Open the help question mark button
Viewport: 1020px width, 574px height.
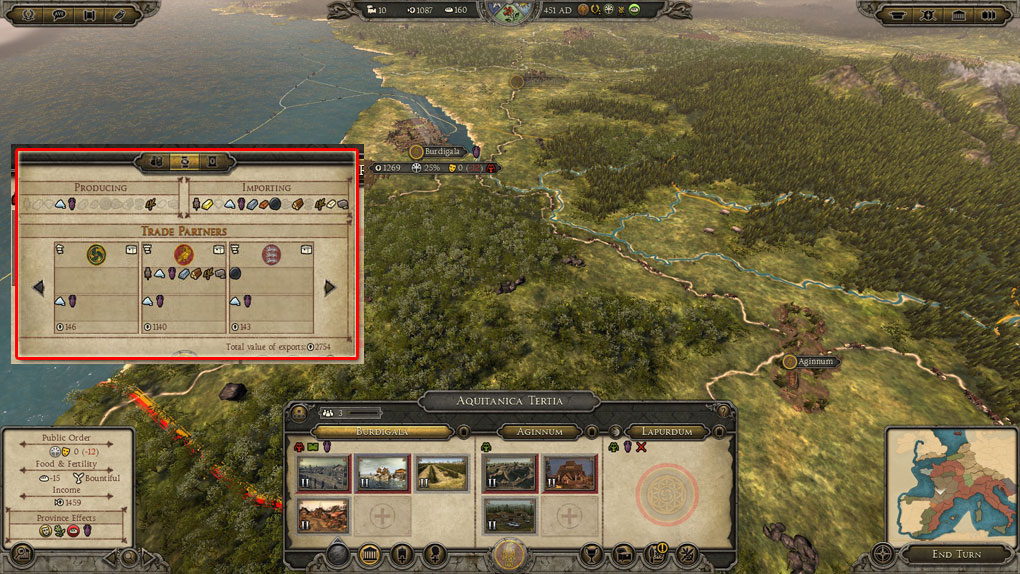point(724,411)
